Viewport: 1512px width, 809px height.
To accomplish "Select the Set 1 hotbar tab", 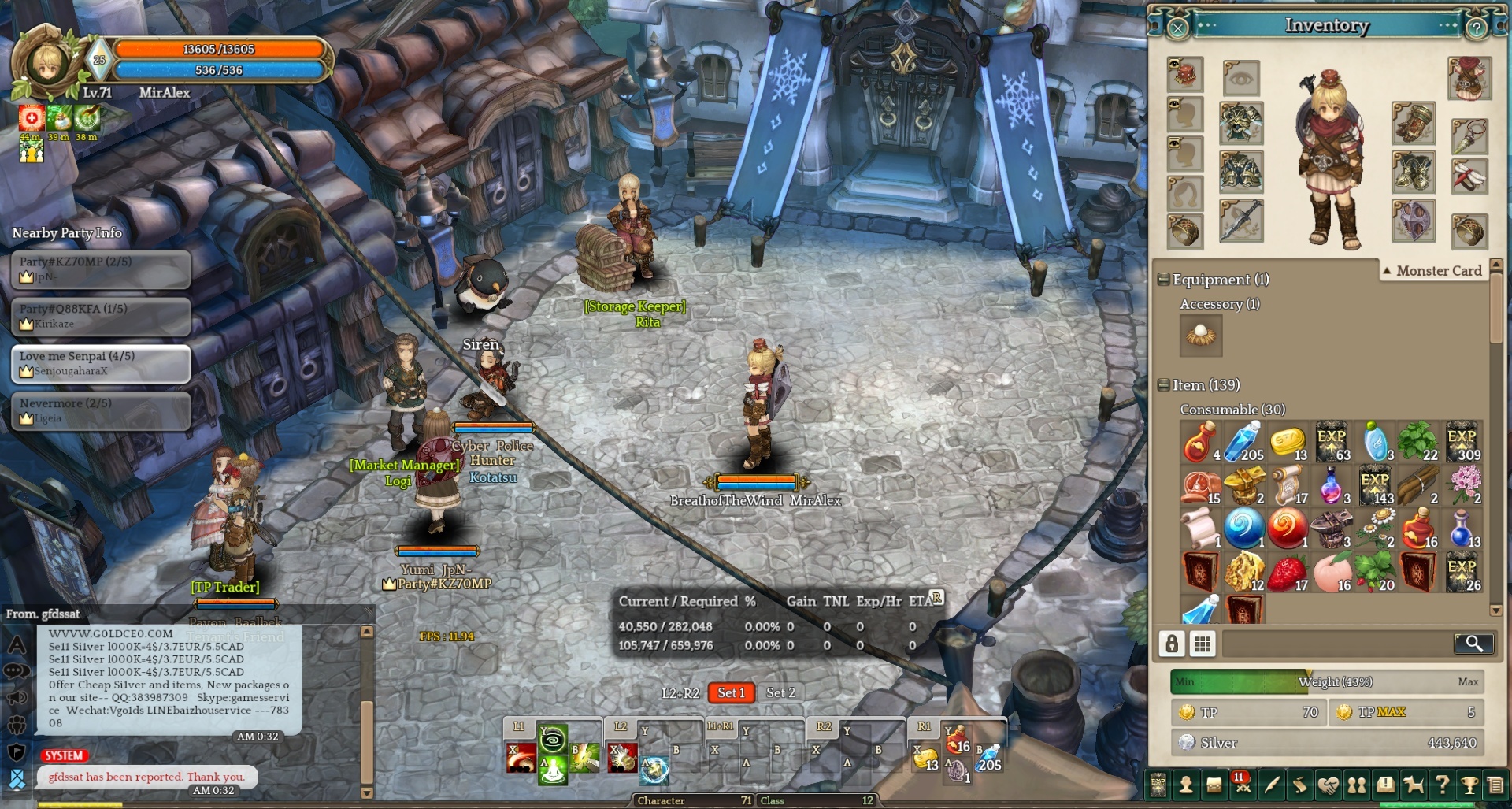I will [731, 693].
